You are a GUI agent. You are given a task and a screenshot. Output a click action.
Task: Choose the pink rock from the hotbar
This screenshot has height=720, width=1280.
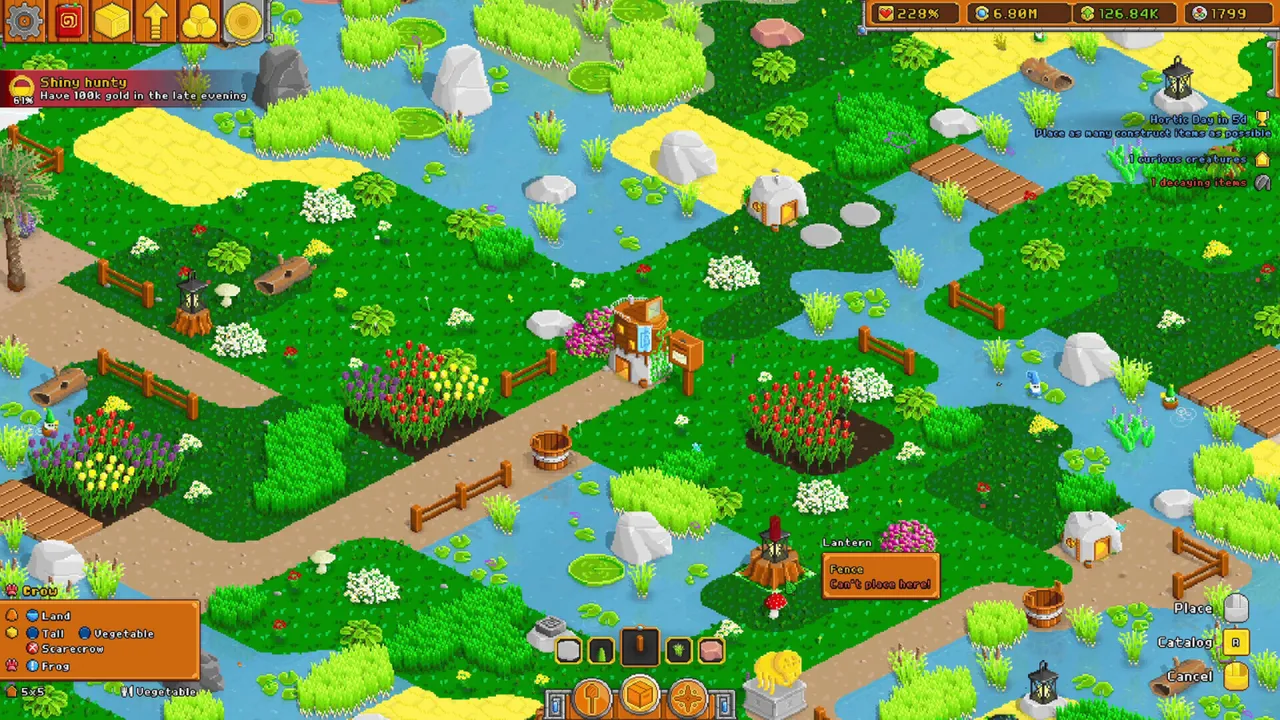[710, 650]
